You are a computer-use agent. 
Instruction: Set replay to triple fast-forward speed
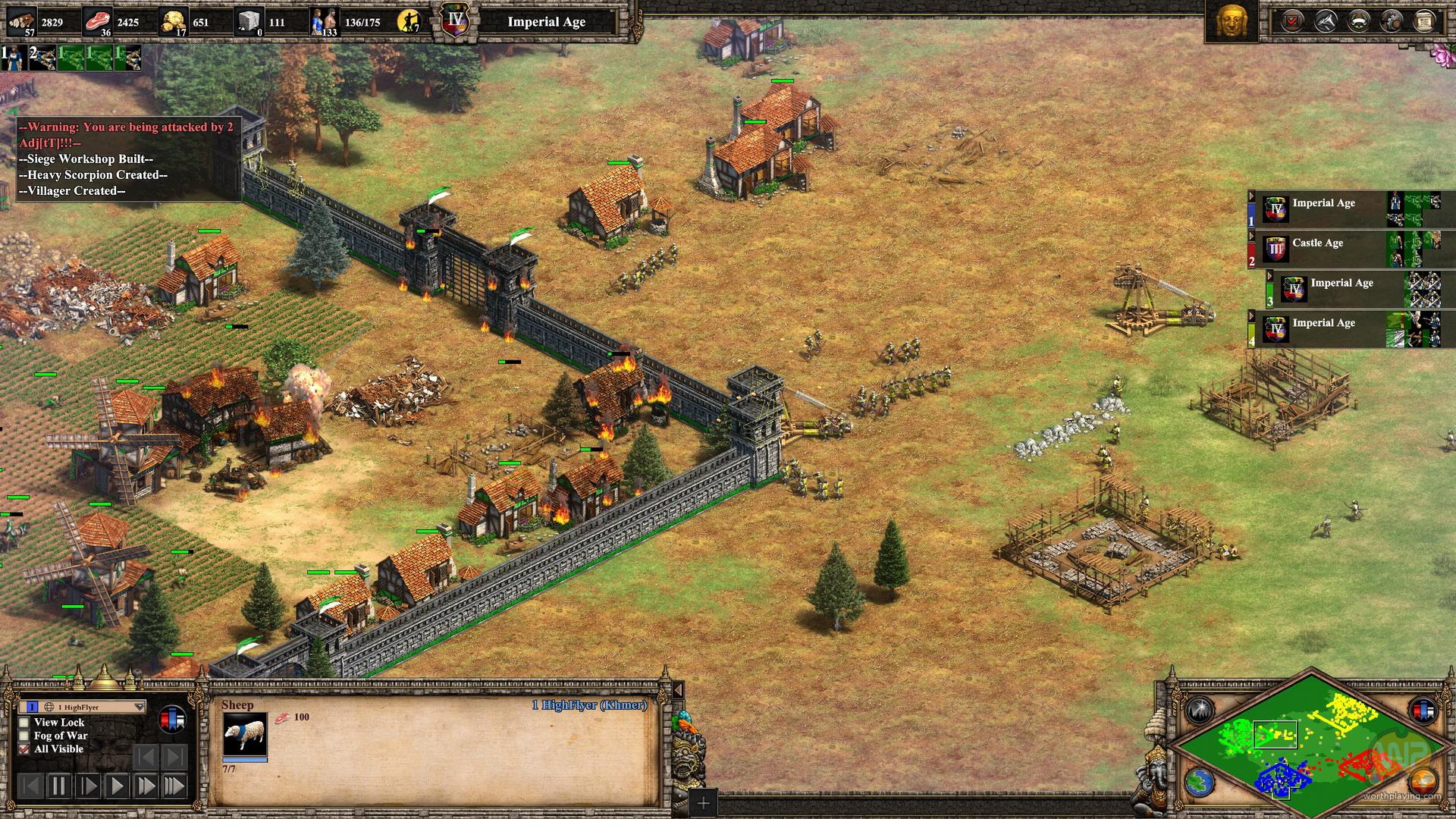tap(174, 786)
